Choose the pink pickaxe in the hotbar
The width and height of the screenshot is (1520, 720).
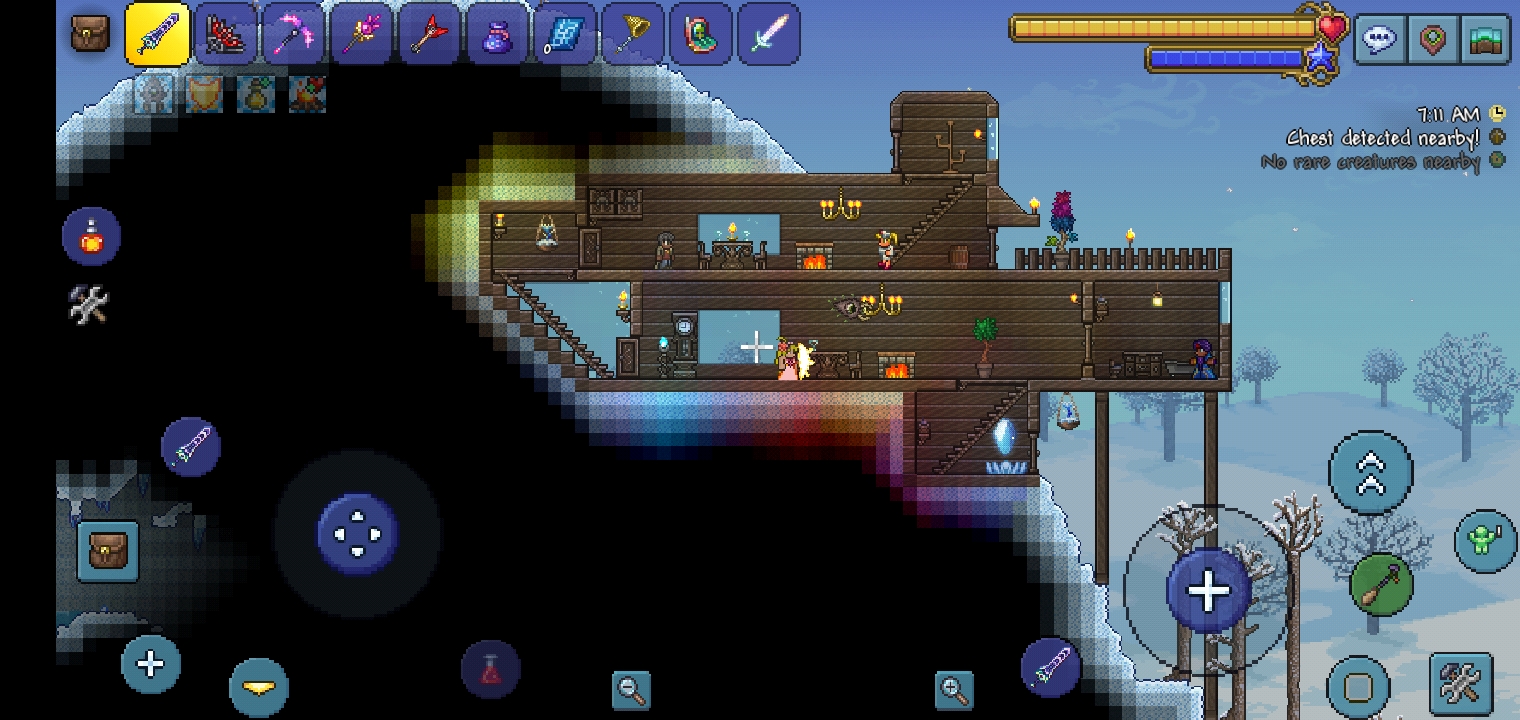pos(294,34)
